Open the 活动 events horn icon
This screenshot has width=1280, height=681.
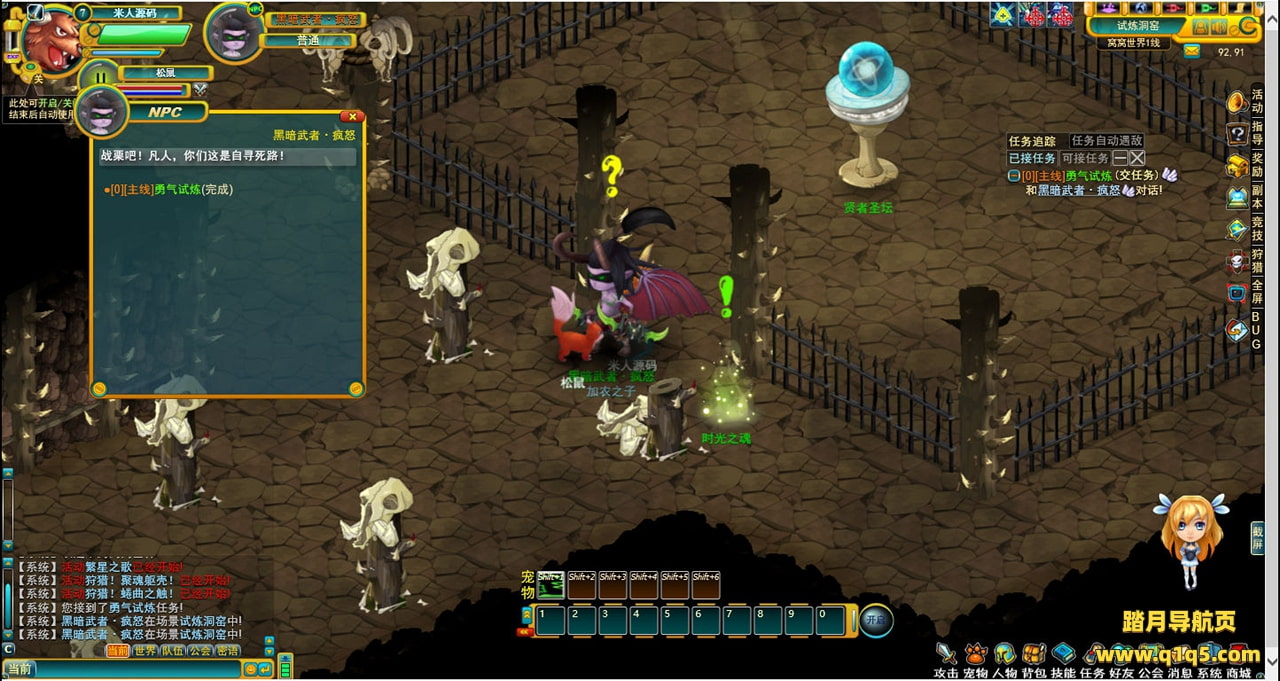pyautogui.click(x=1238, y=102)
